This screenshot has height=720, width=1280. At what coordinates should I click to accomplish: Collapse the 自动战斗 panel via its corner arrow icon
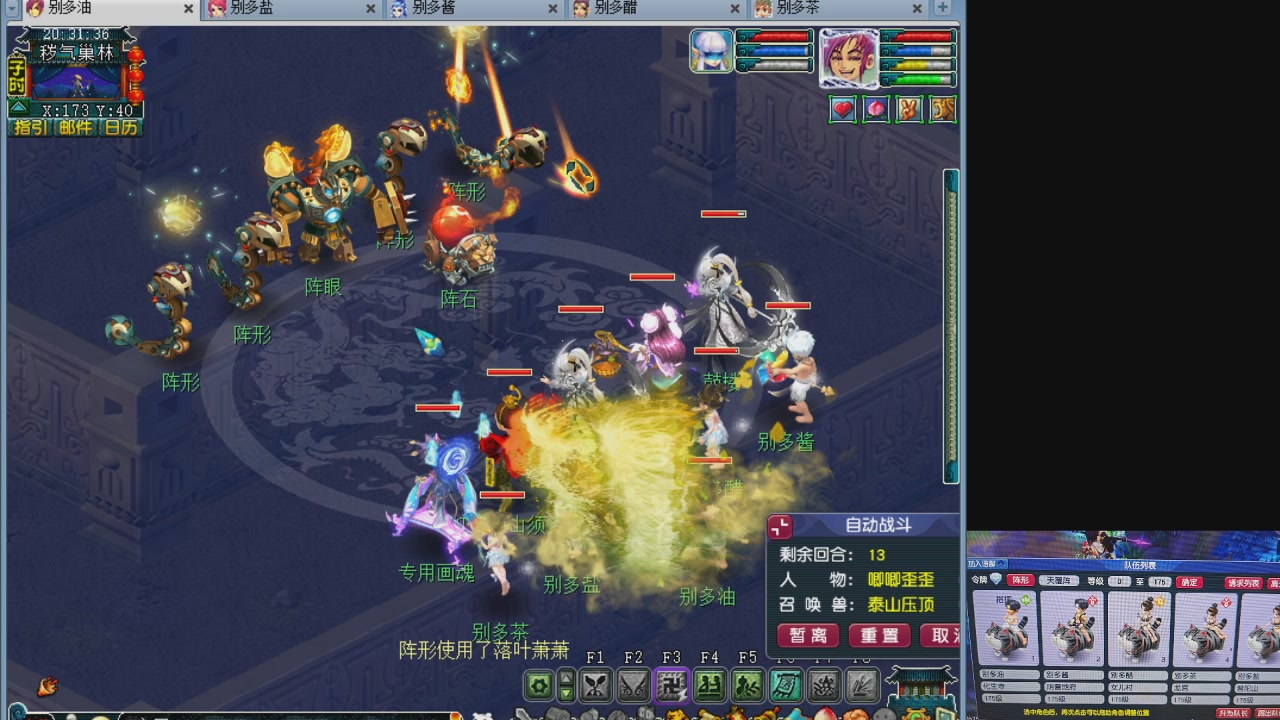tap(780, 526)
